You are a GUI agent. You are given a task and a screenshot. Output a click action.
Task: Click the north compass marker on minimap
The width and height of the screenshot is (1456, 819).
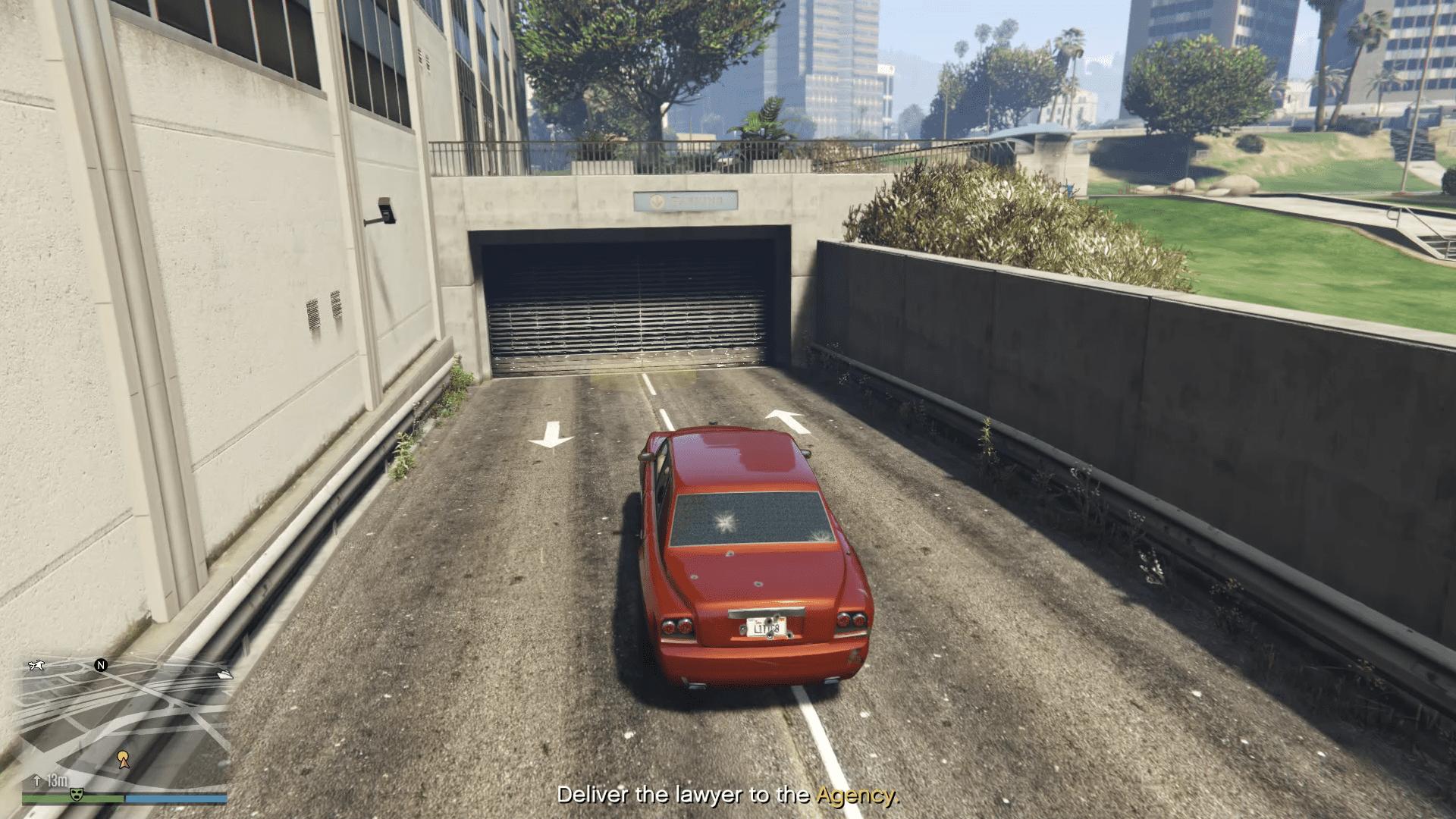pyautogui.click(x=101, y=665)
